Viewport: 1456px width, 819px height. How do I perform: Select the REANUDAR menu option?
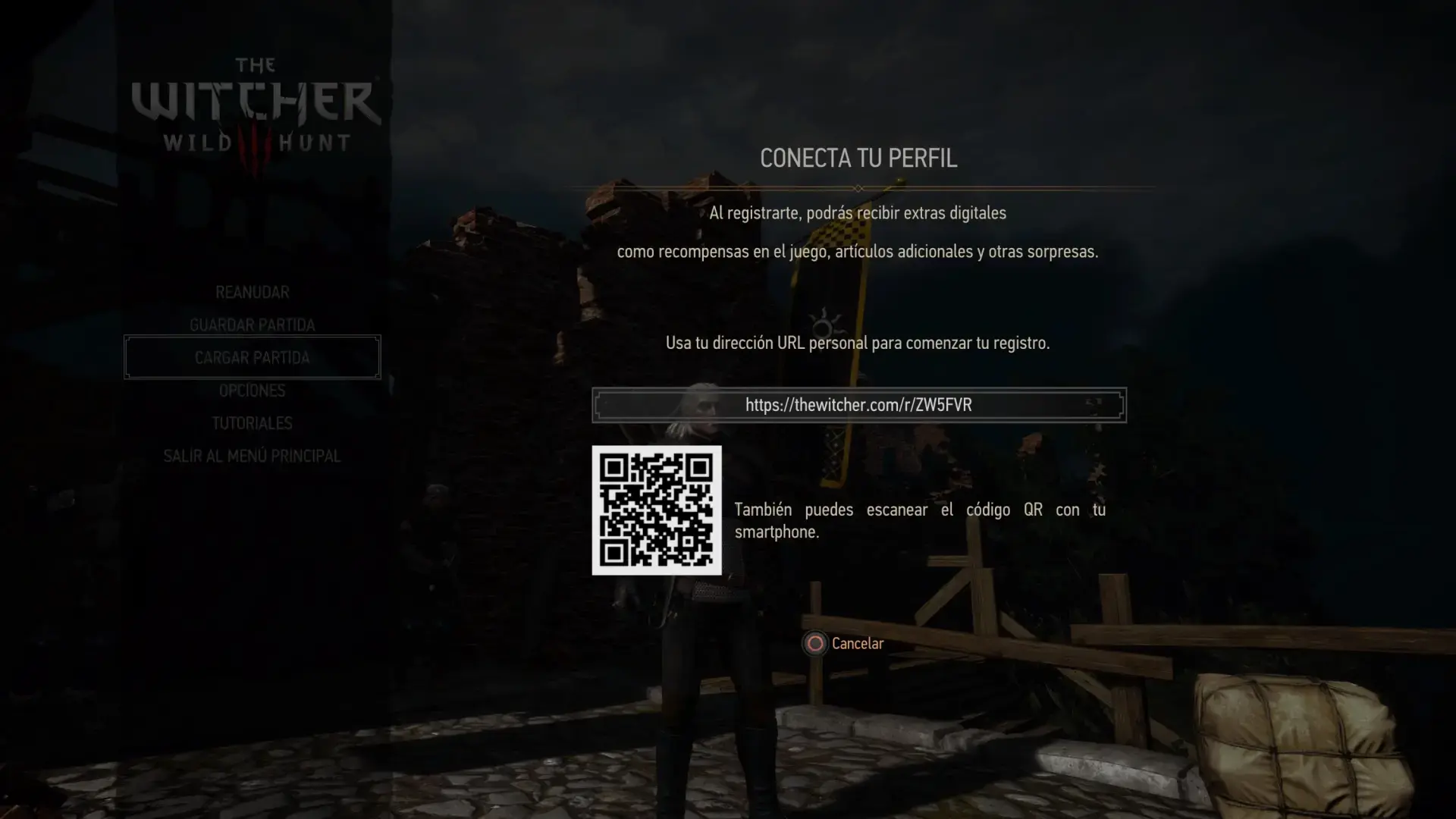click(252, 291)
